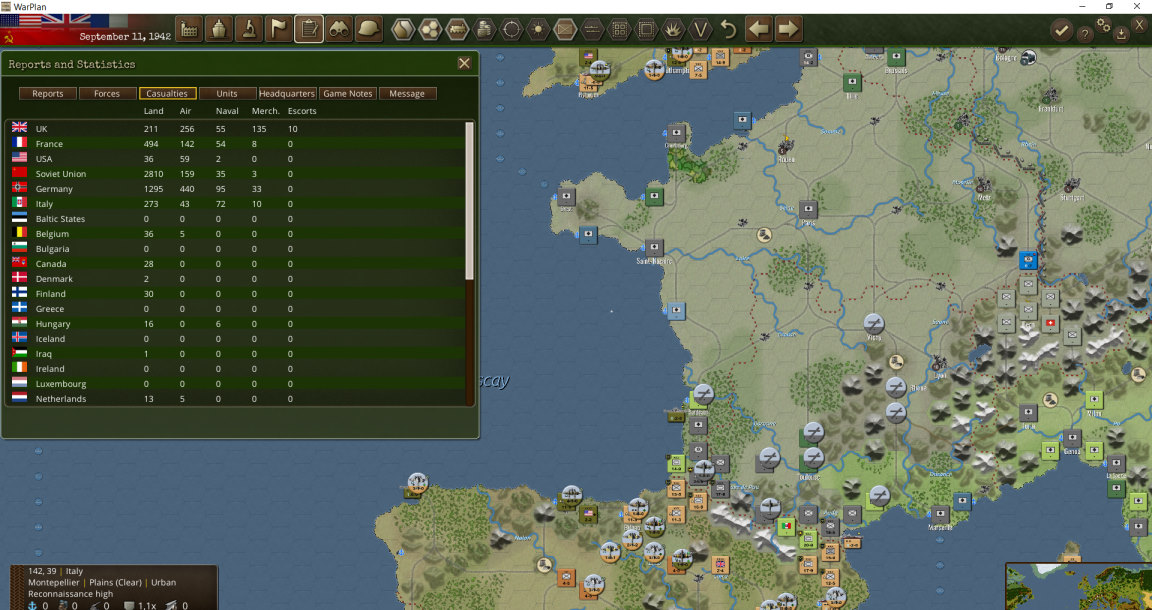Viewport: 1152px width, 610px height.
Task: Open the Message tab
Action: 407,94
